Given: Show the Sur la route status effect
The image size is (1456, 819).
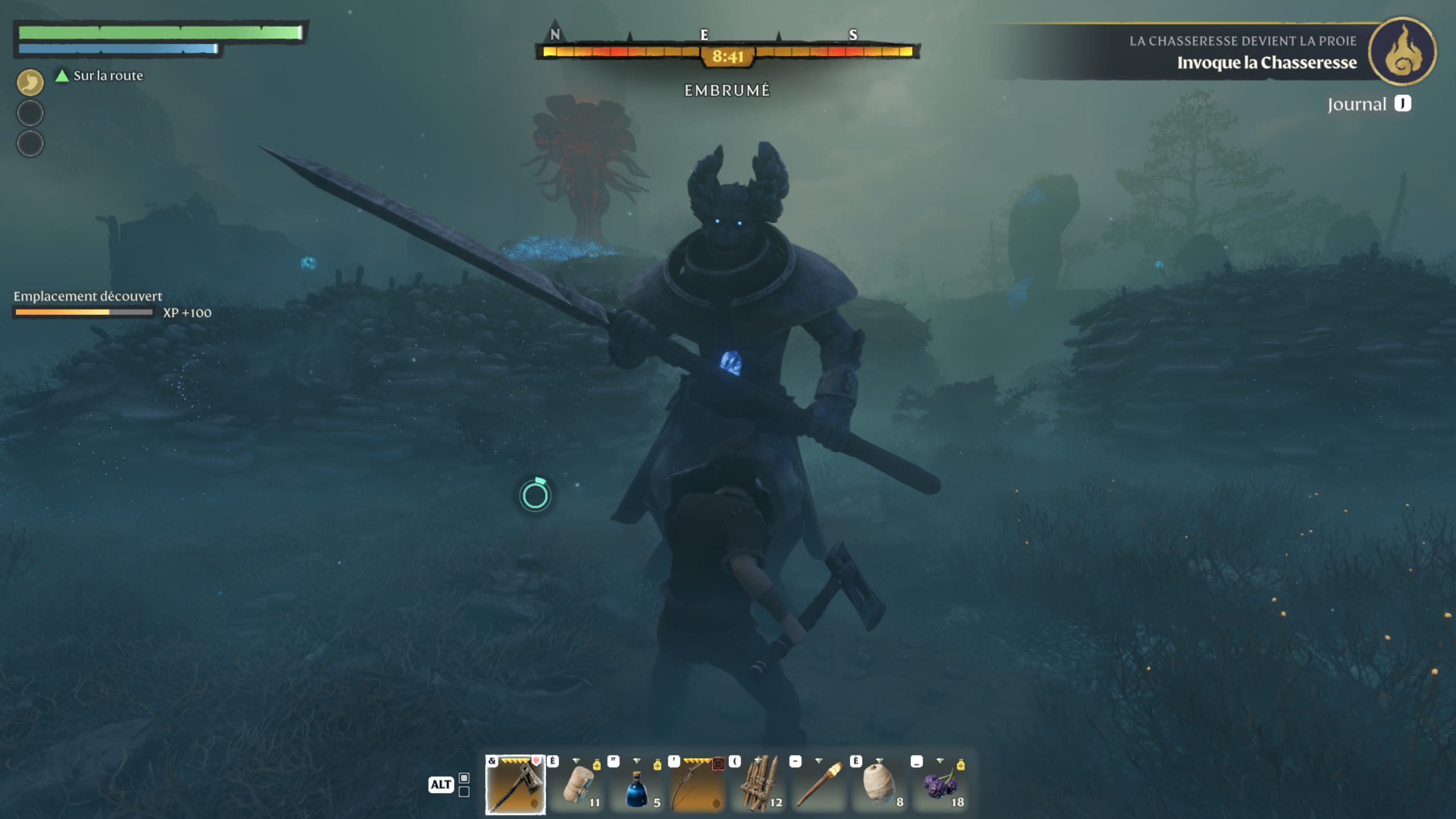Looking at the screenshot, I should point(101,76).
